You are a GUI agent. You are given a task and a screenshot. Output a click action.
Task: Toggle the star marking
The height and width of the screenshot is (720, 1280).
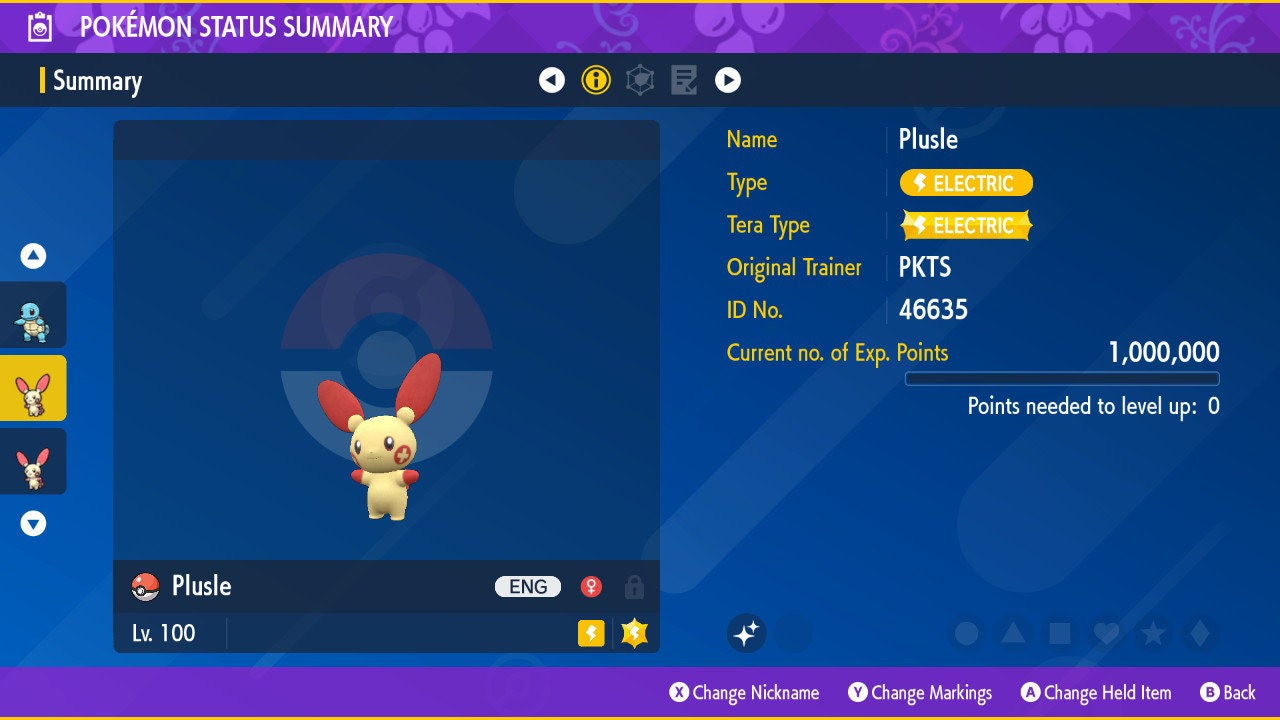coord(1153,633)
